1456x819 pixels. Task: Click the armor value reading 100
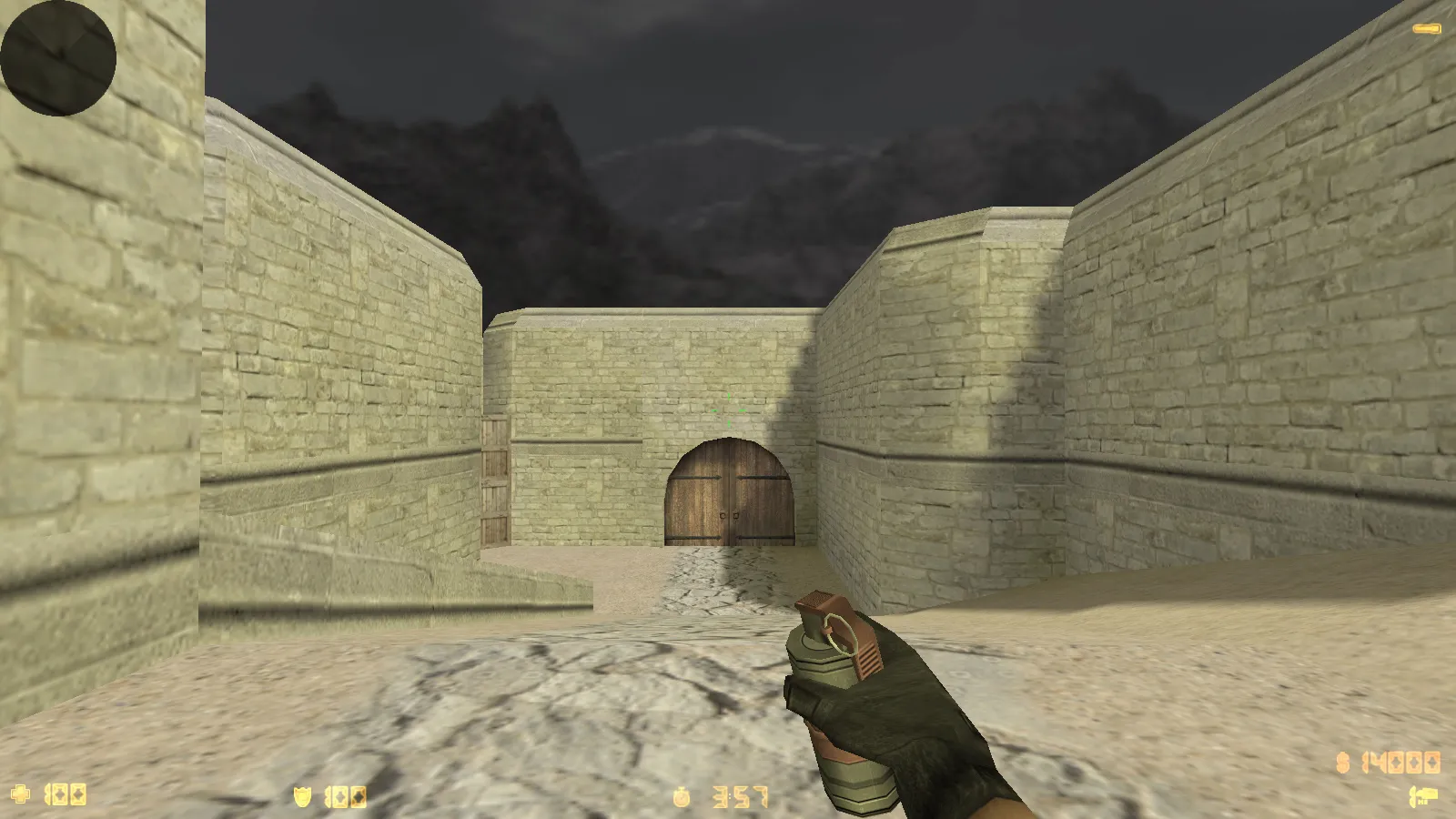point(344,796)
